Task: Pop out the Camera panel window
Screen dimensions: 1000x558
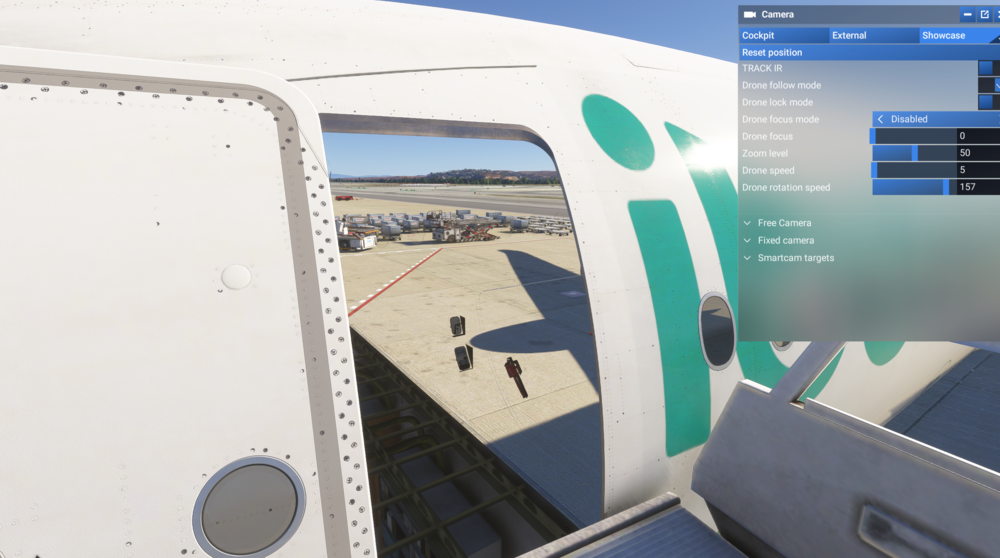Action: [x=984, y=15]
